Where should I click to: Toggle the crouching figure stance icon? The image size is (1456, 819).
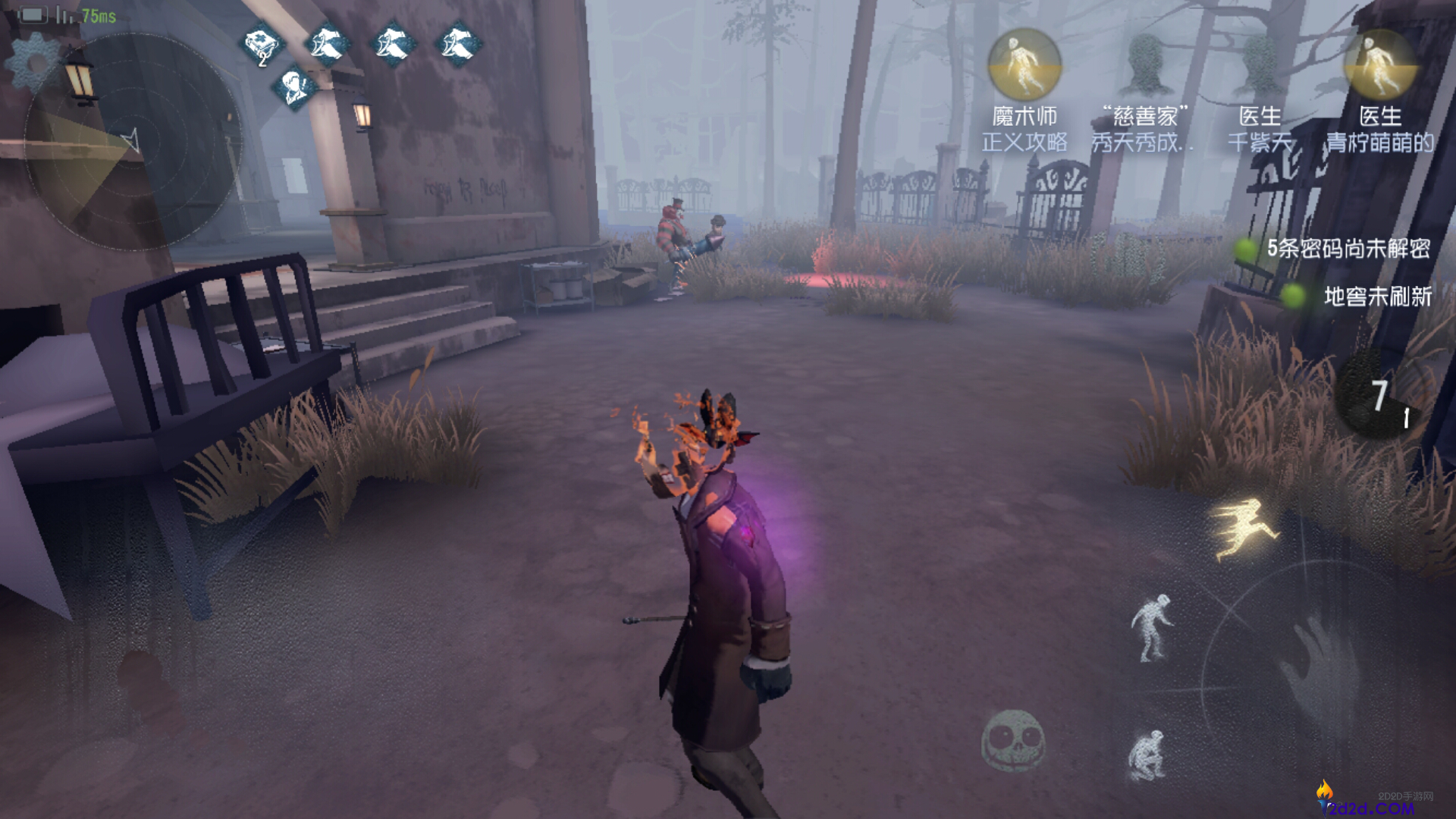1147,755
